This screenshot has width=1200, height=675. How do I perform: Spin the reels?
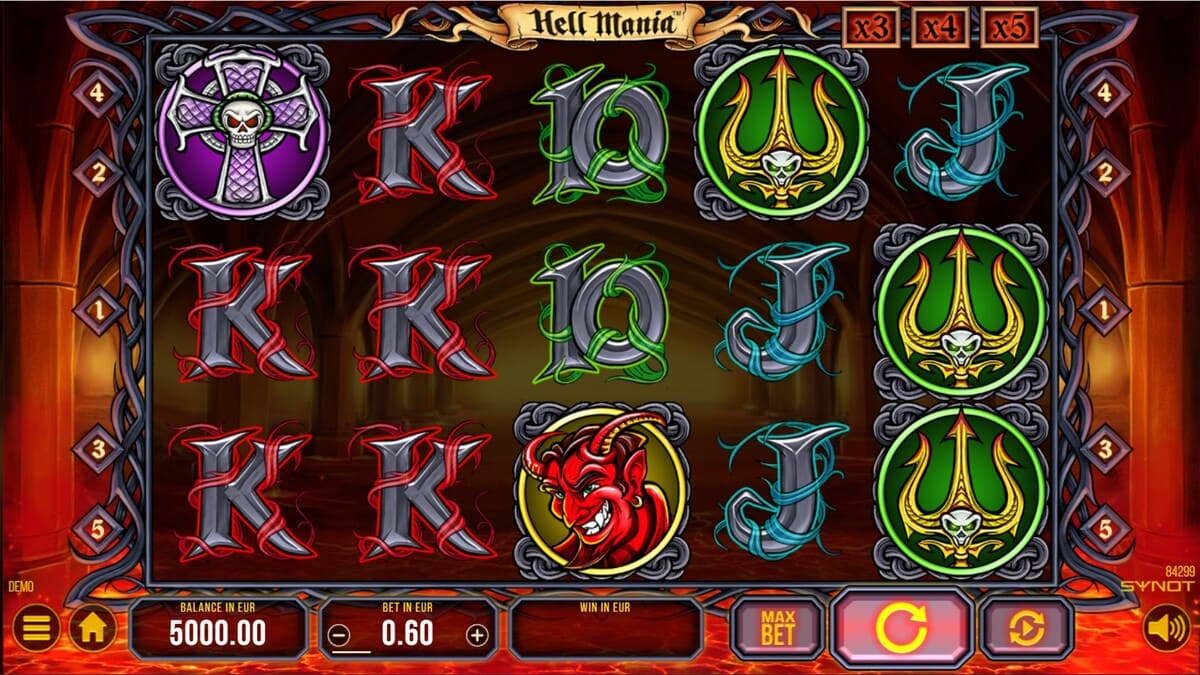click(x=901, y=628)
